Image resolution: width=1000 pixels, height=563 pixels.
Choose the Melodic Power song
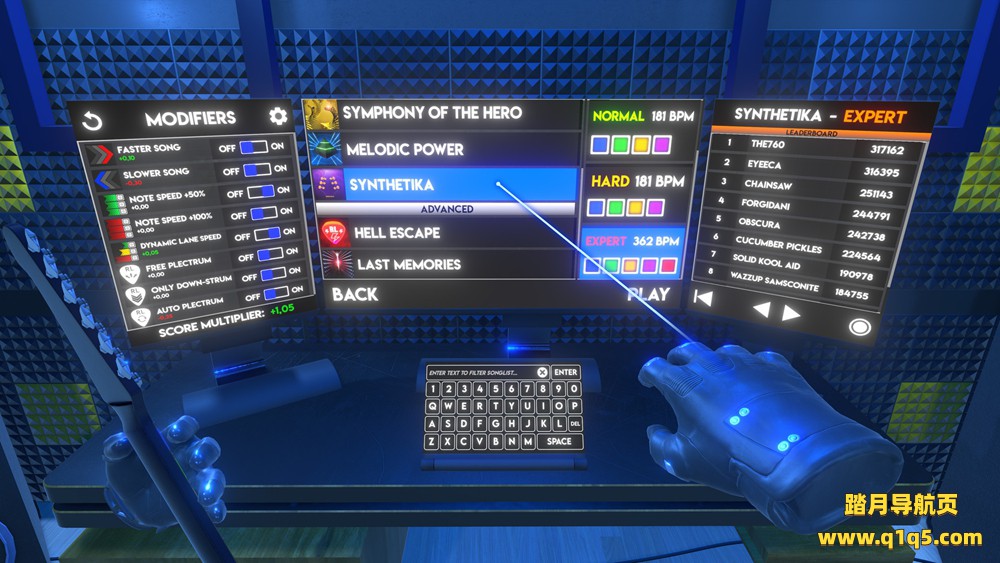click(405, 150)
